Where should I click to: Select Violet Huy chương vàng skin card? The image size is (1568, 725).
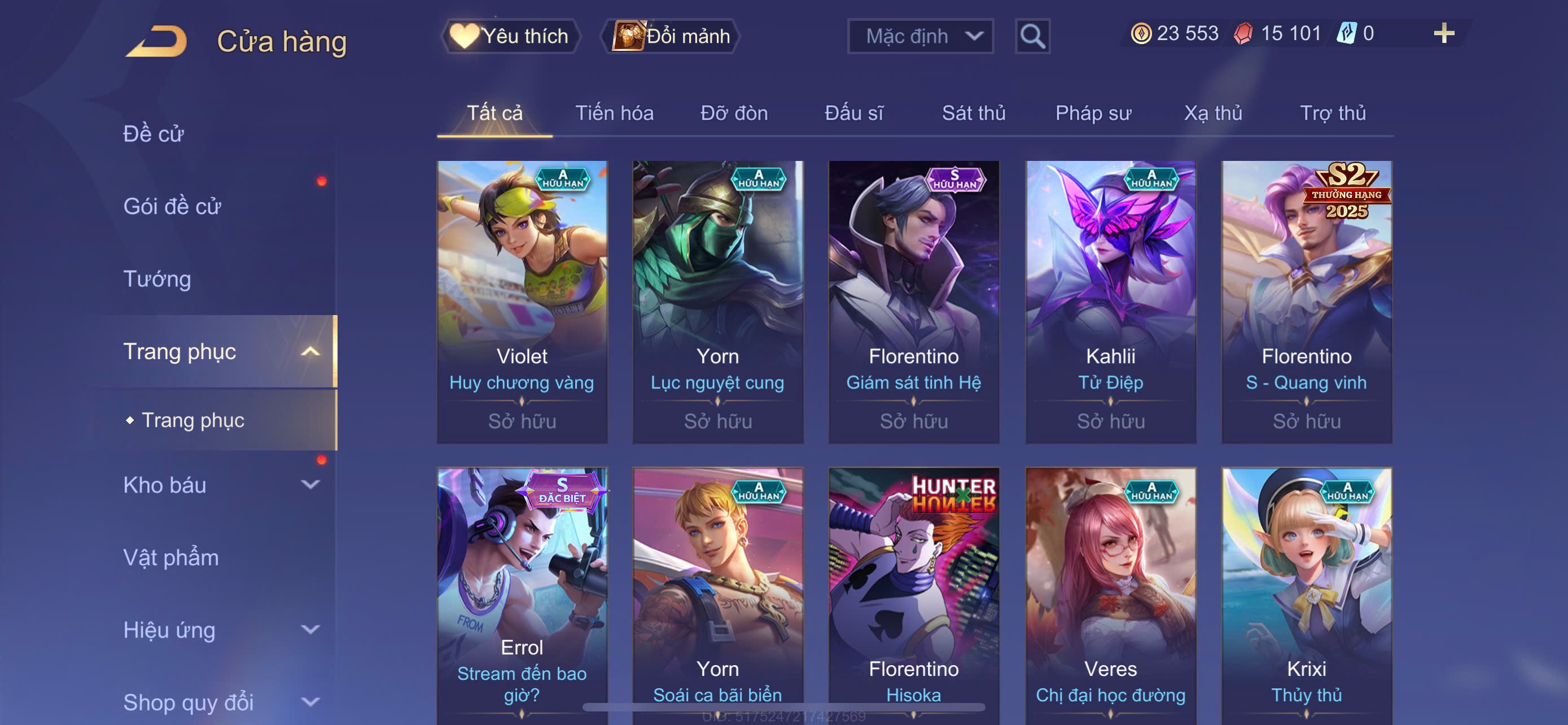click(x=522, y=302)
